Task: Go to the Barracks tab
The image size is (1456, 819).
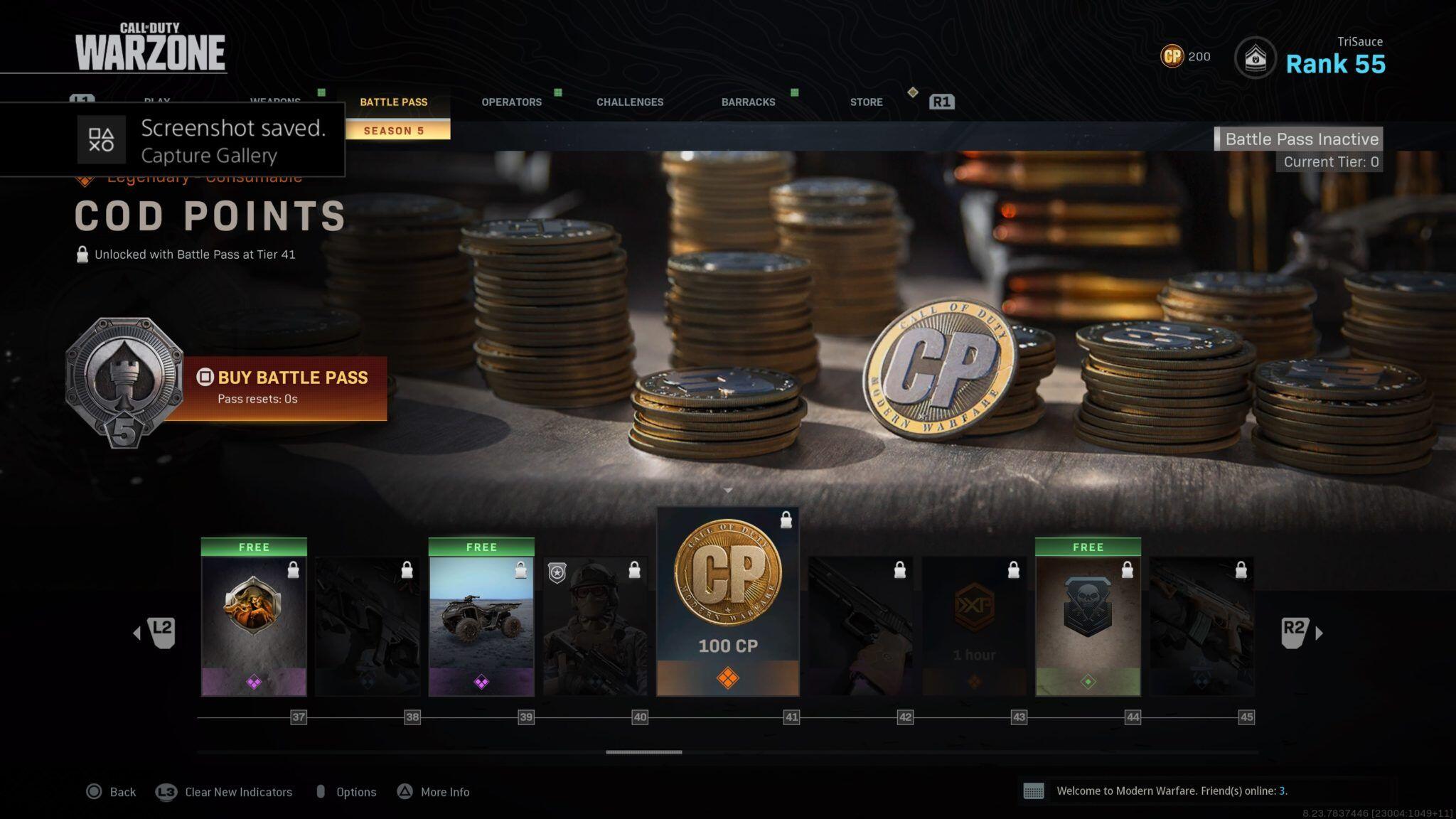Action: [x=748, y=102]
